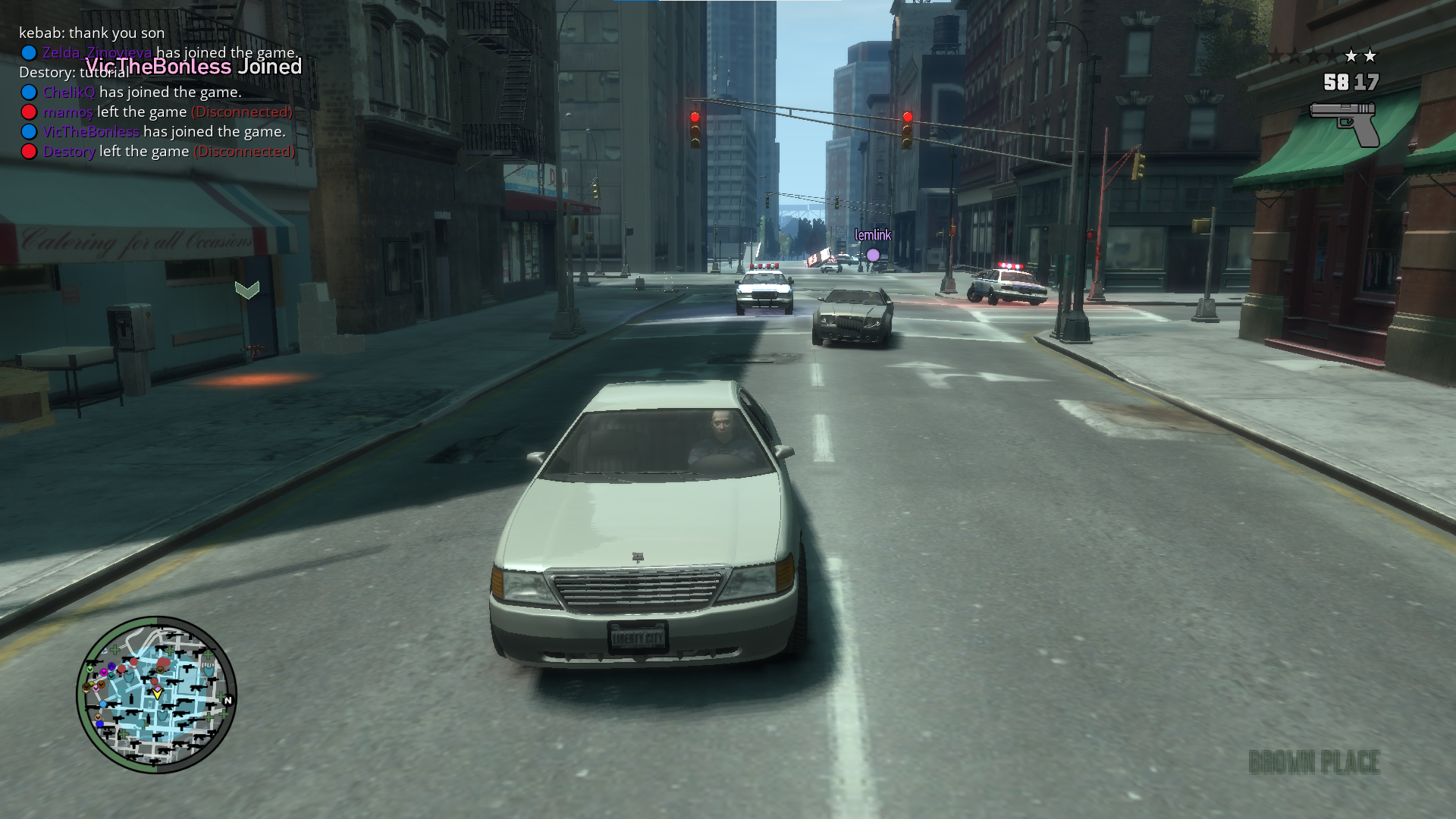Click the blue dot beside ChelikQ's join message
1456x819 pixels.
pos(29,91)
